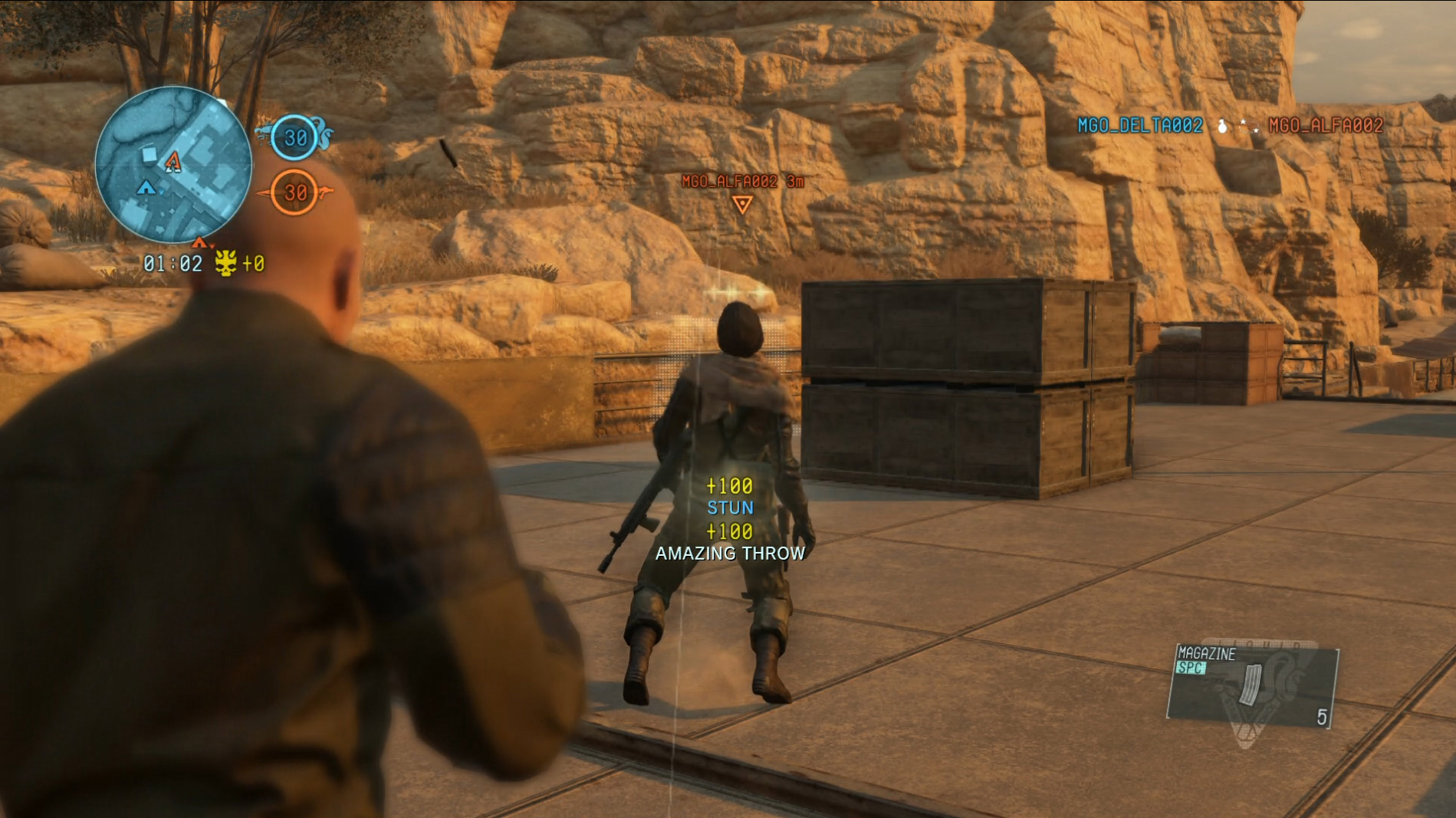Select the MGO_ALFA002 enemy marker triangle
Screen dimensions: 1456x818
click(x=741, y=204)
